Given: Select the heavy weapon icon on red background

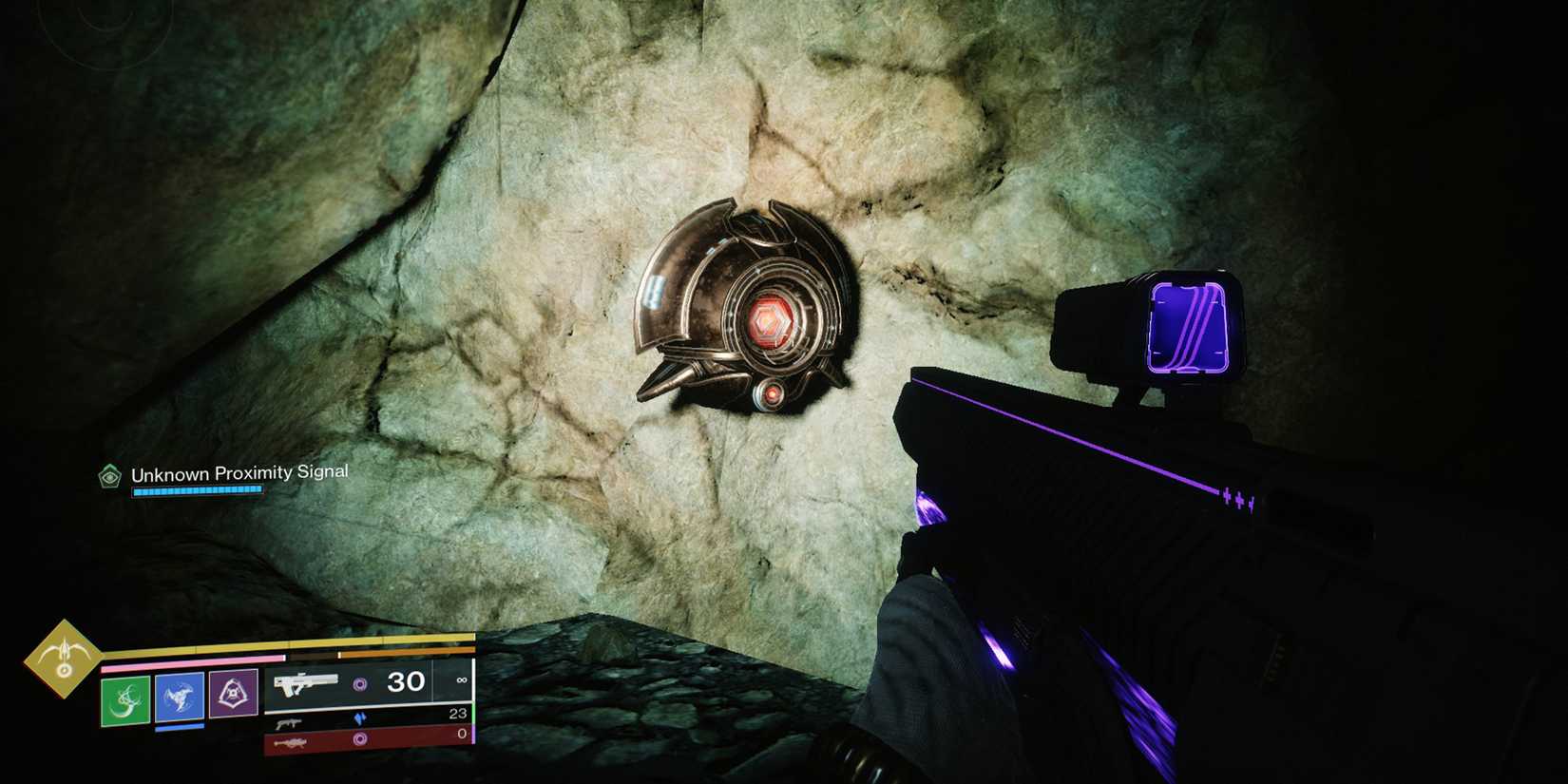Looking at the screenshot, I should [290, 741].
